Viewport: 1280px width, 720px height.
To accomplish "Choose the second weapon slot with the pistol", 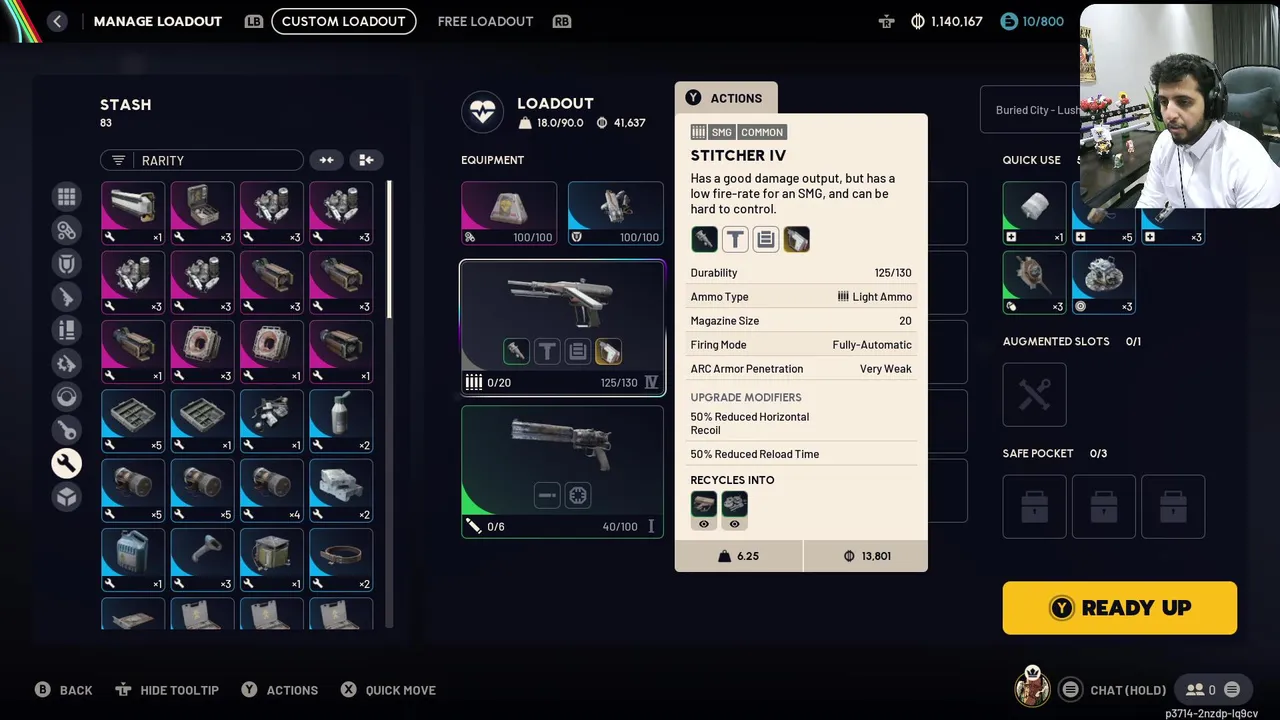I will (562, 471).
